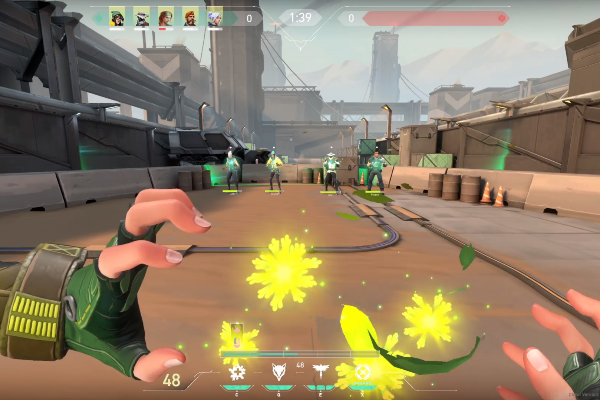This screenshot has width=600, height=400.
Task: Select the KAY/O robot teammate portrait
Action: 141,18
